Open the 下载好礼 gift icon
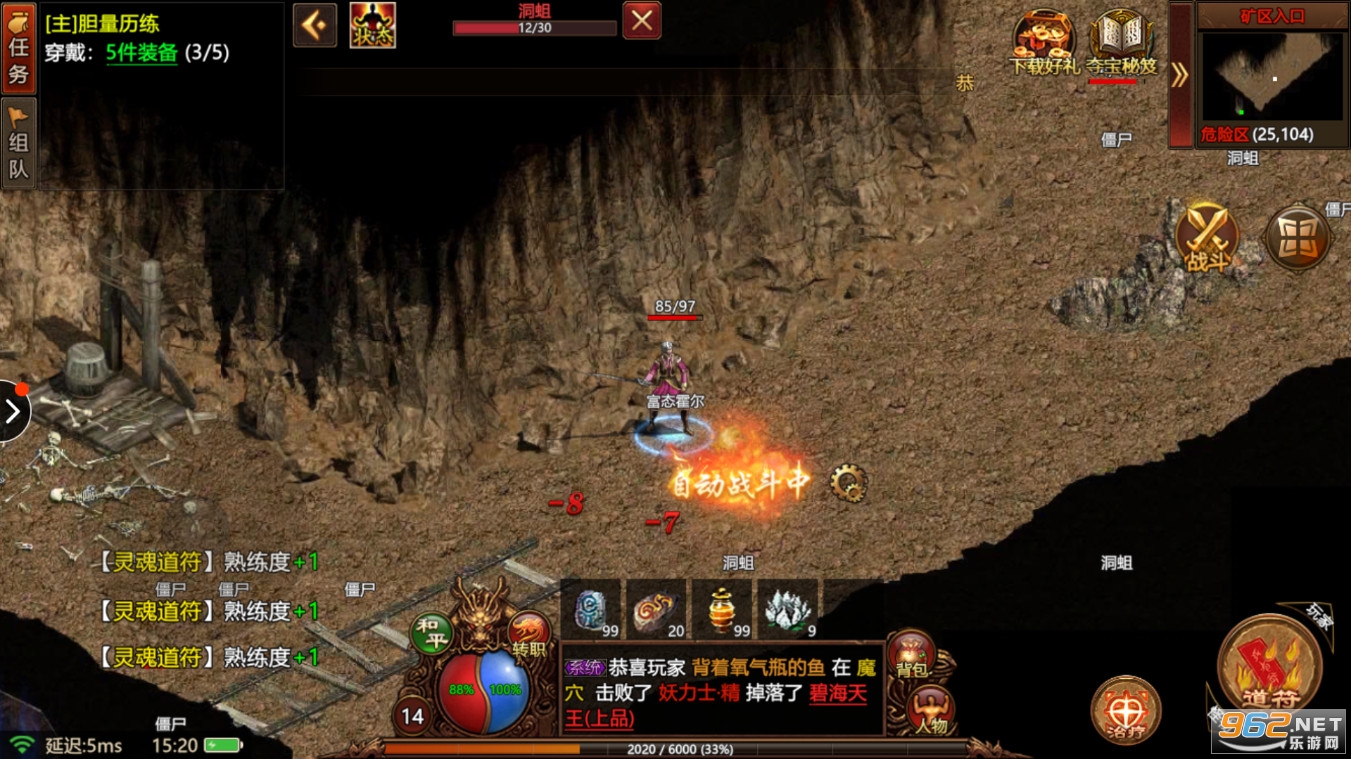1351x759 pixels. pyautogui.click(x=1044, y=43)
